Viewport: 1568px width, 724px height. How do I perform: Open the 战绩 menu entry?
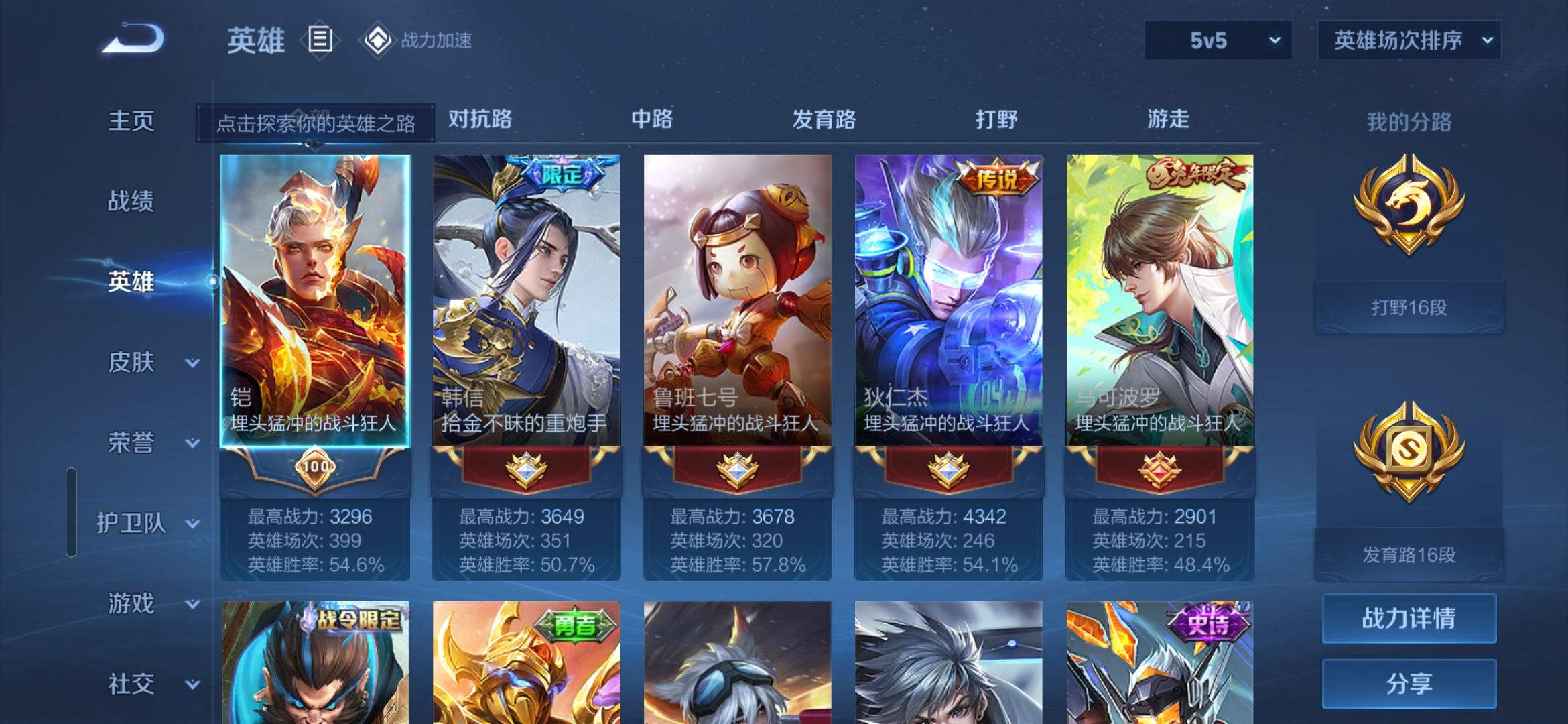point(131,201)
